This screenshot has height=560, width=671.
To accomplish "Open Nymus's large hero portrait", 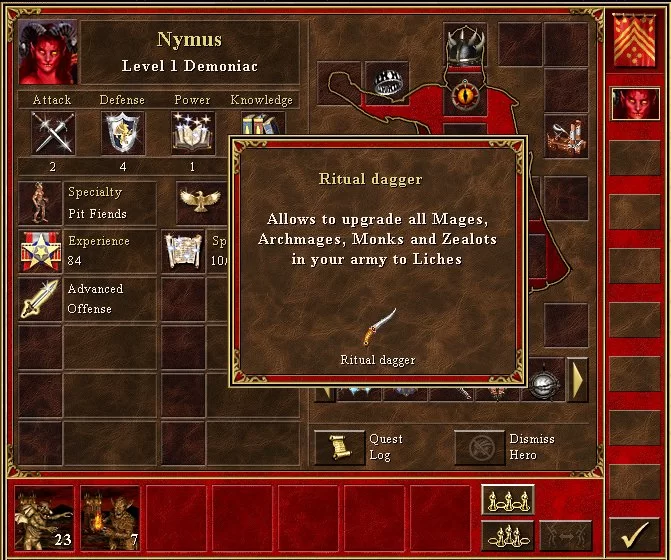I will tap(47, 52).
